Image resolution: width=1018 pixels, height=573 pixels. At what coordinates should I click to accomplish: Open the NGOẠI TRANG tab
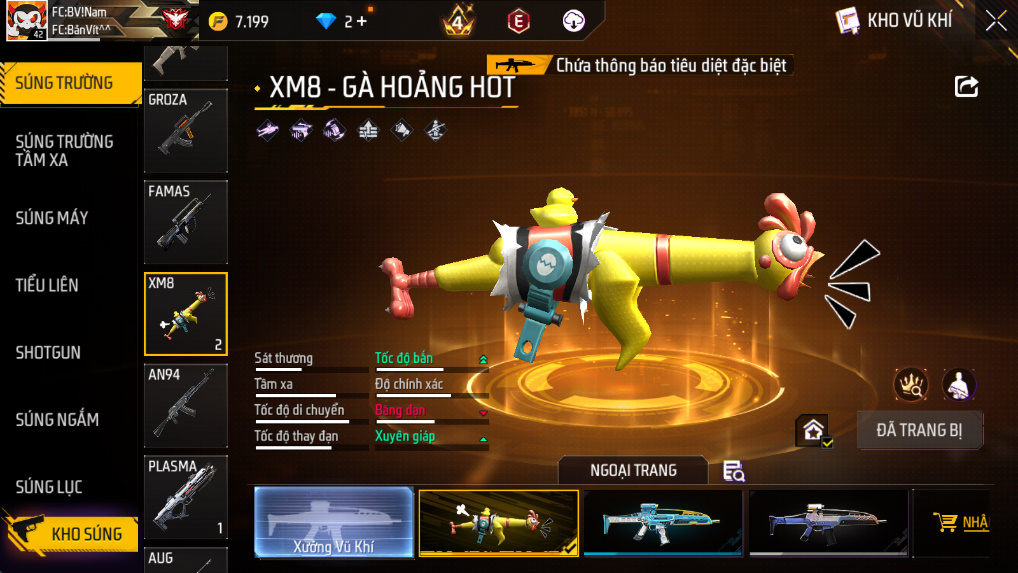[633, 470]
